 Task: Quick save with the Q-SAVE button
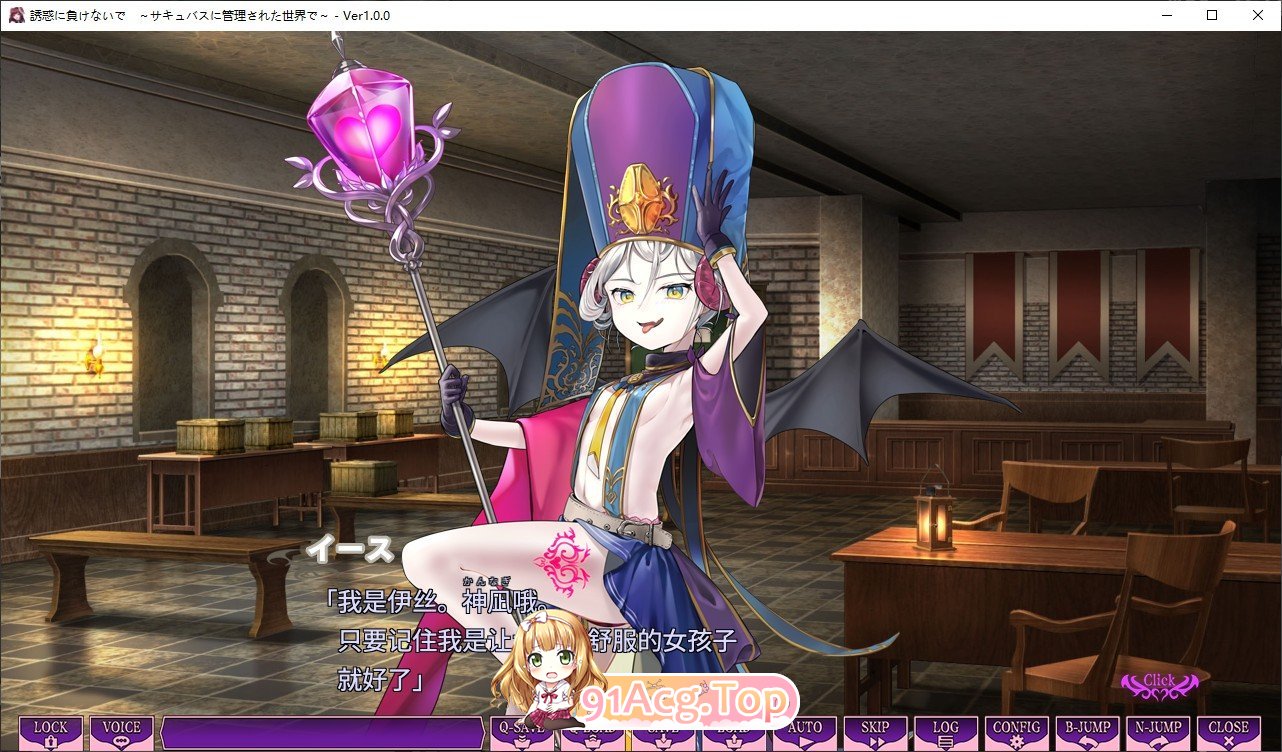click(519, 733)
